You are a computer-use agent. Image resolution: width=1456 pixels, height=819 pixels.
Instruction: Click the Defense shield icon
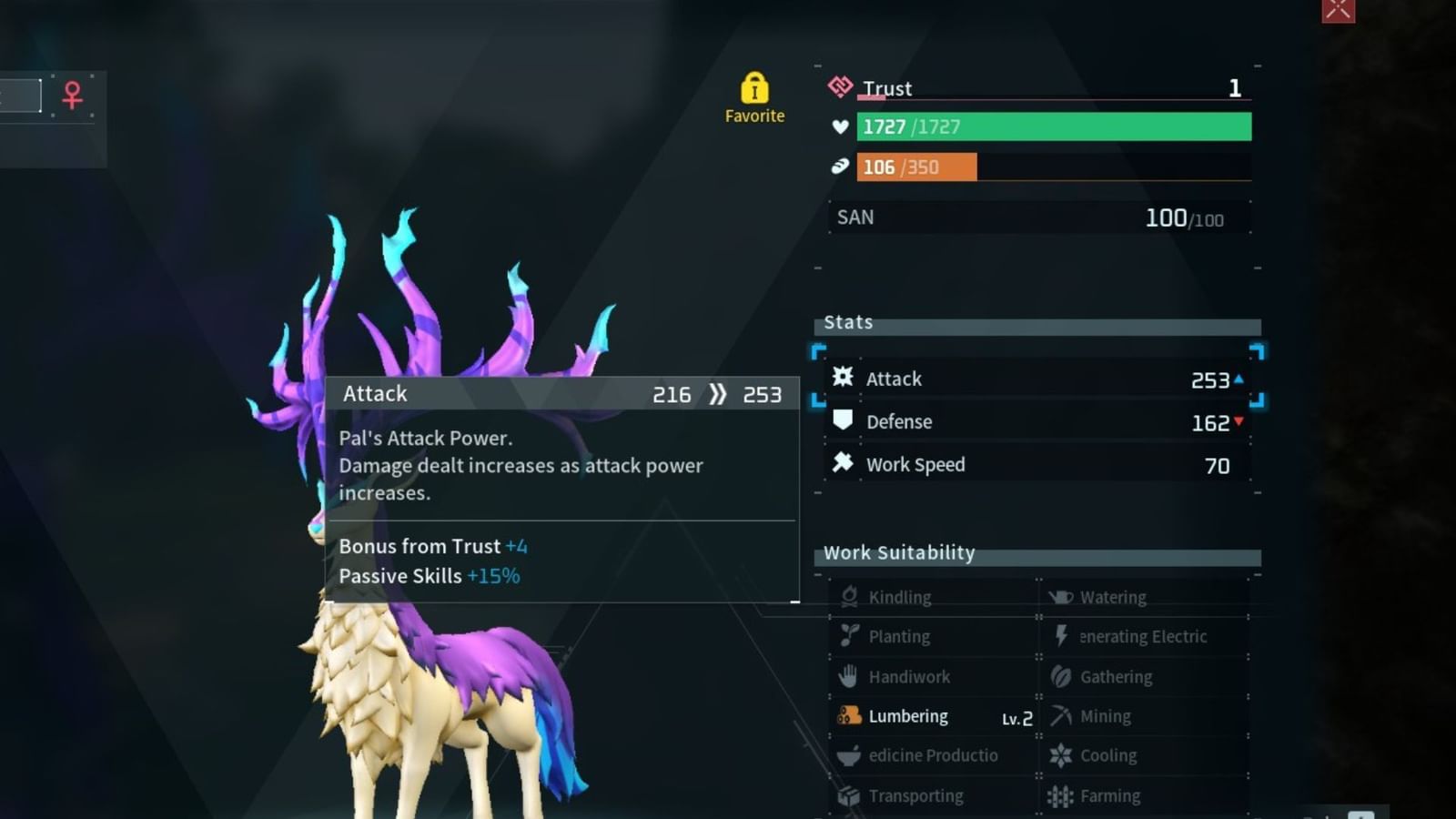click(843, 420)
